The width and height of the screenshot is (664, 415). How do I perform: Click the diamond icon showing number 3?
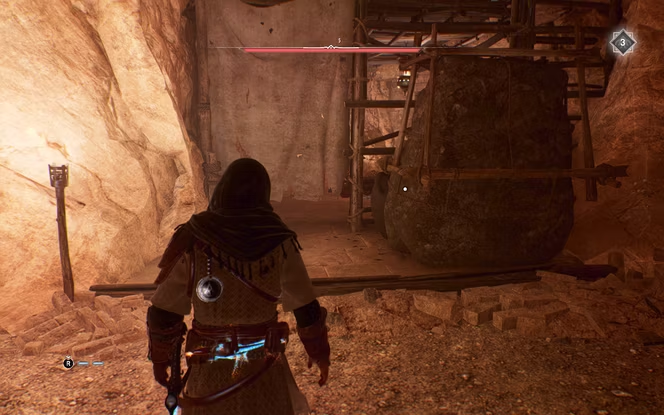click(x=622, y=42)
